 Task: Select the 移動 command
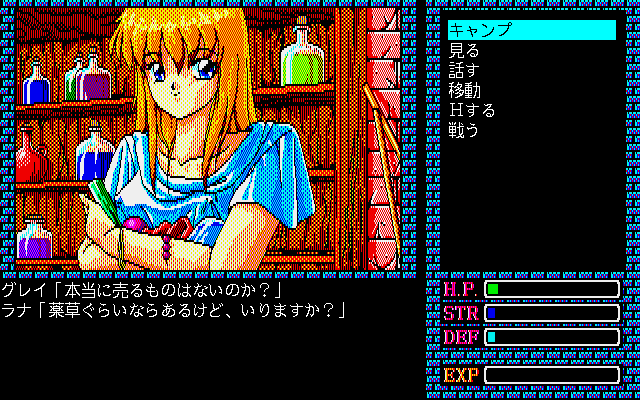point(465,90)
